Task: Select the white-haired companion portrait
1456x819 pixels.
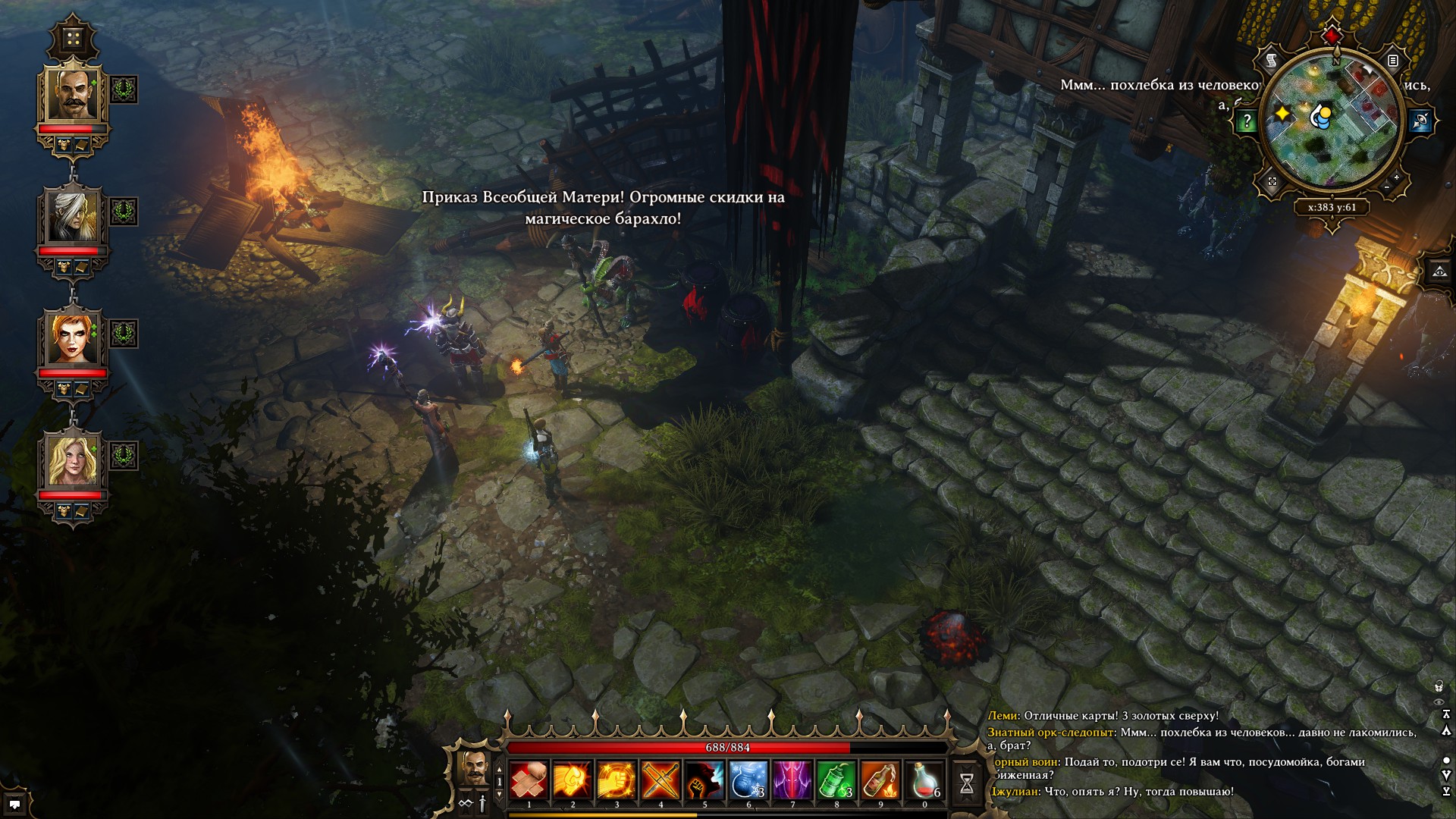Action: [73, 217]
